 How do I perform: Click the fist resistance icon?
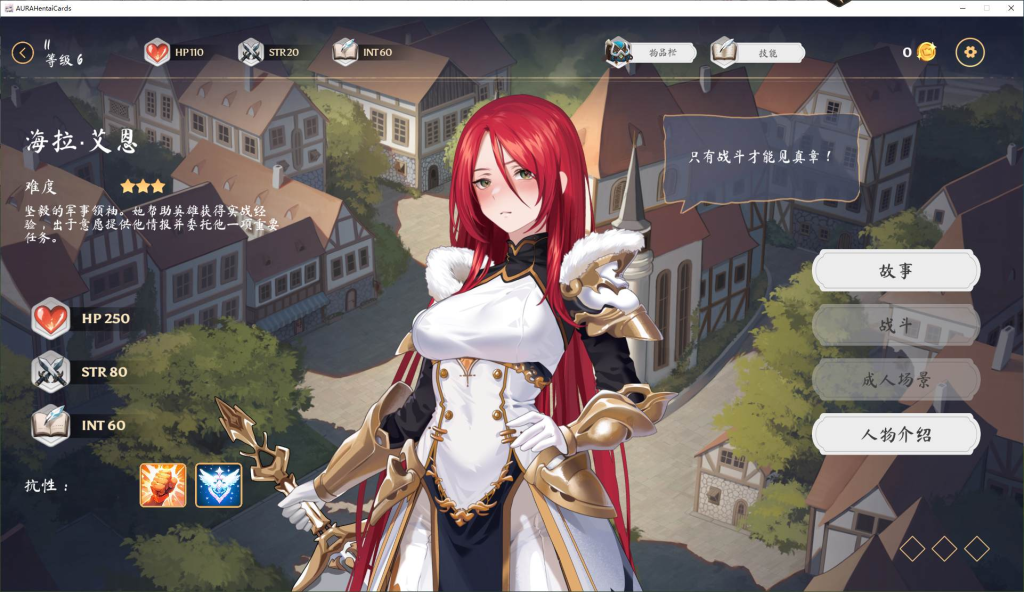(x=163, y=485)
